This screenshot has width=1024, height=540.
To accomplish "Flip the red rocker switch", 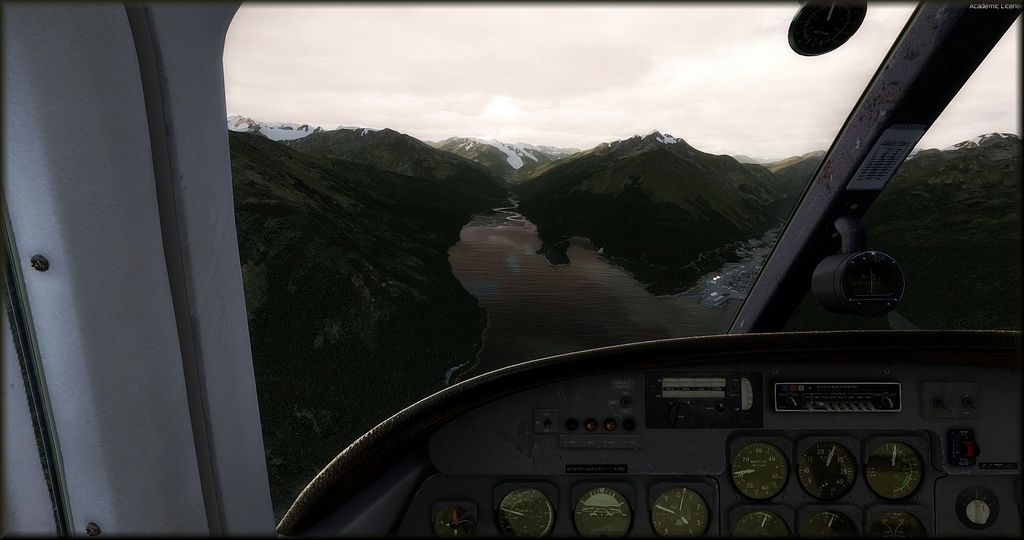I will (966, 446).
